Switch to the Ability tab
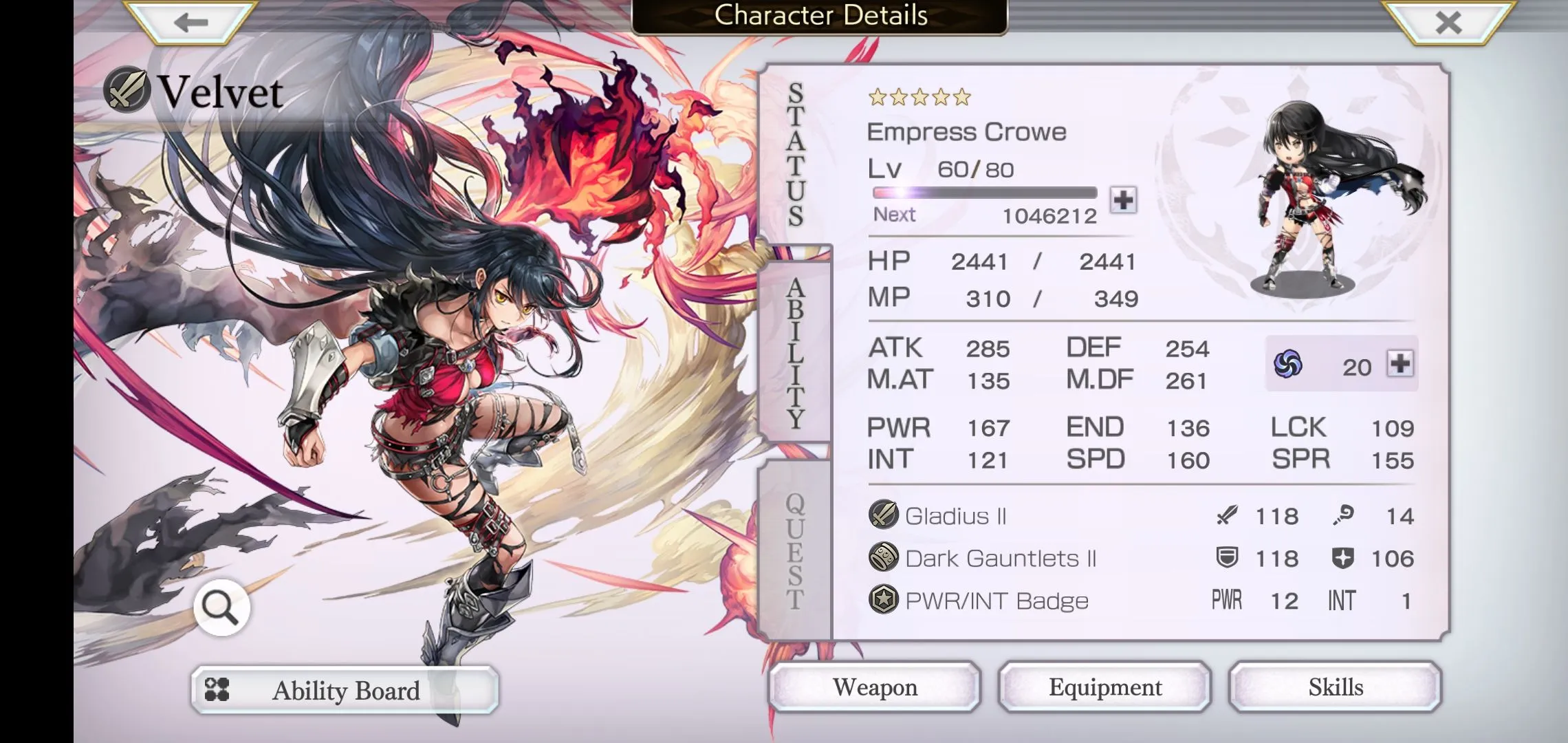1568x743 pixels. pos(796,352)
